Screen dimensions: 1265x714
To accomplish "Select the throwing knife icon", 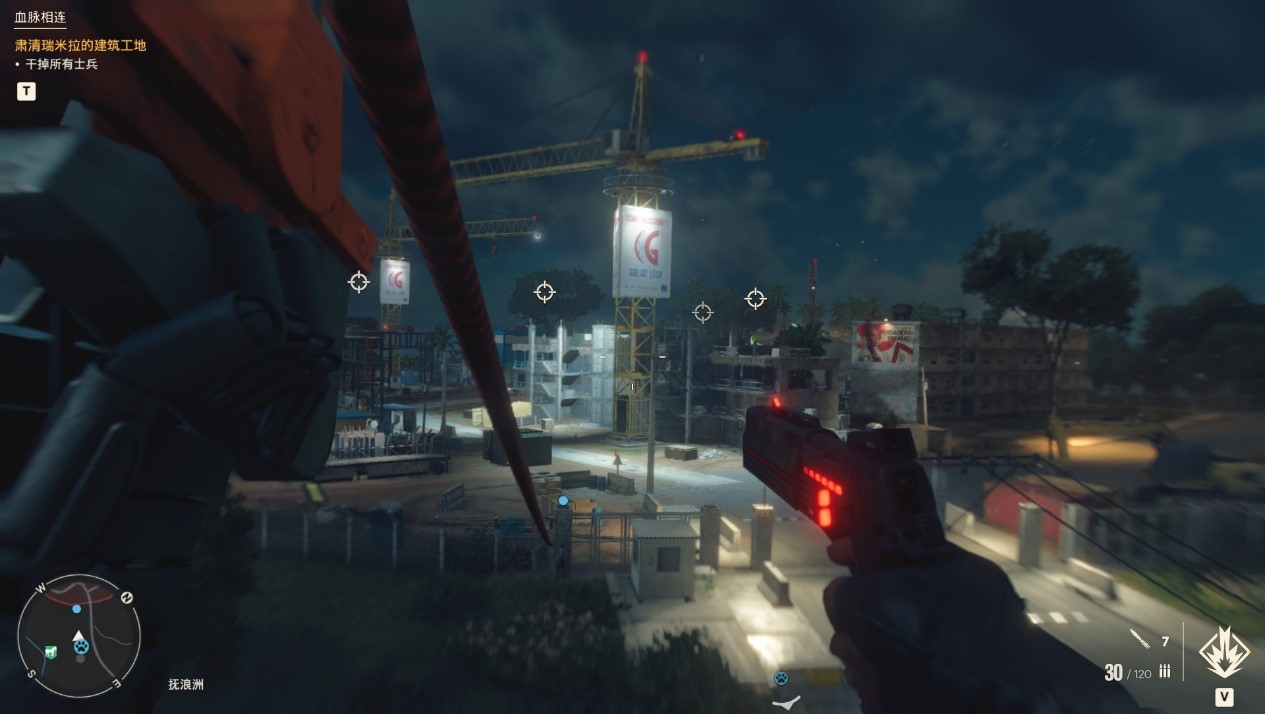I will (x=1139, y=640).
